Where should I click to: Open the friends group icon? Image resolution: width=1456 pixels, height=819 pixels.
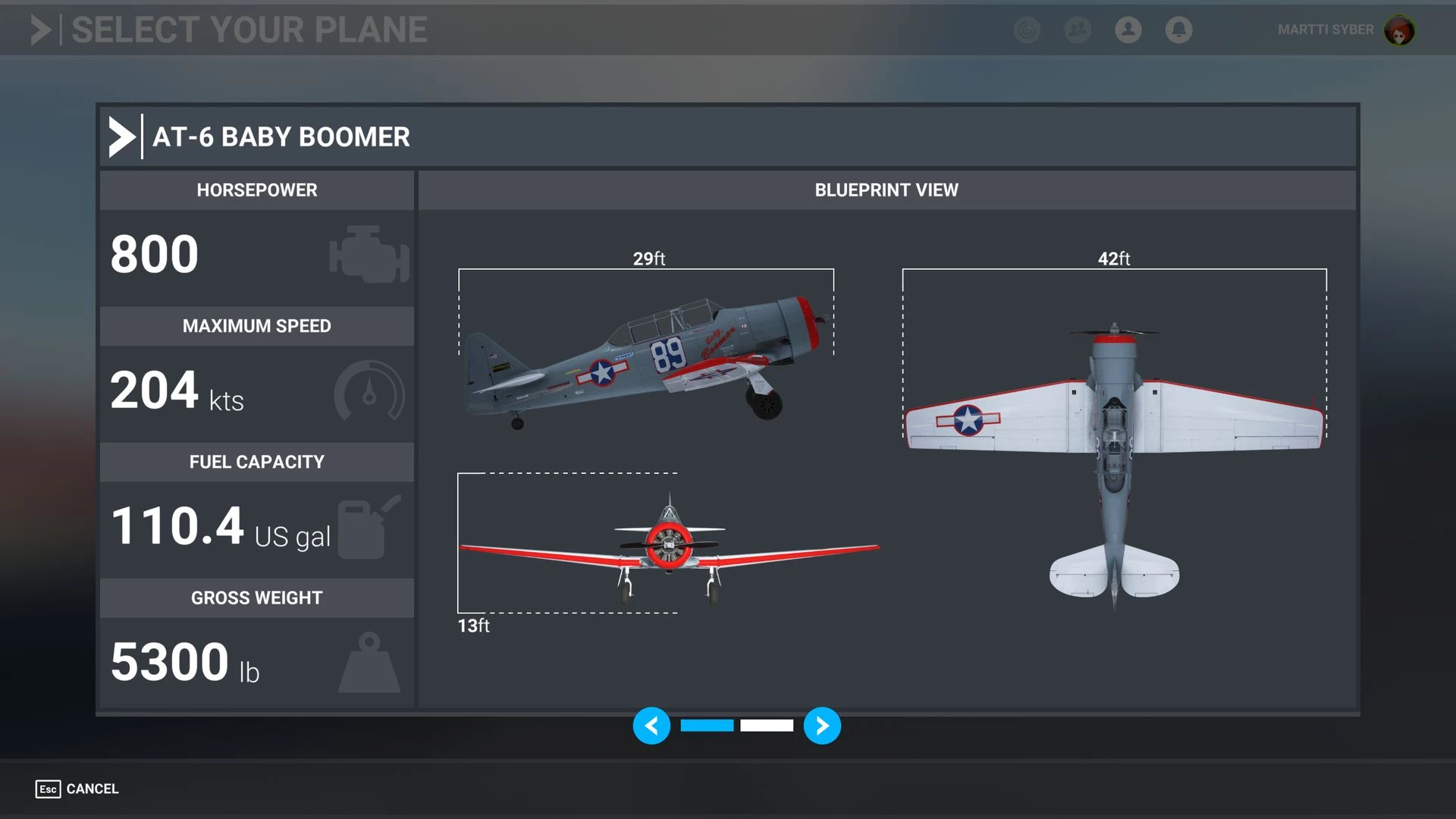coord(1078,30)
